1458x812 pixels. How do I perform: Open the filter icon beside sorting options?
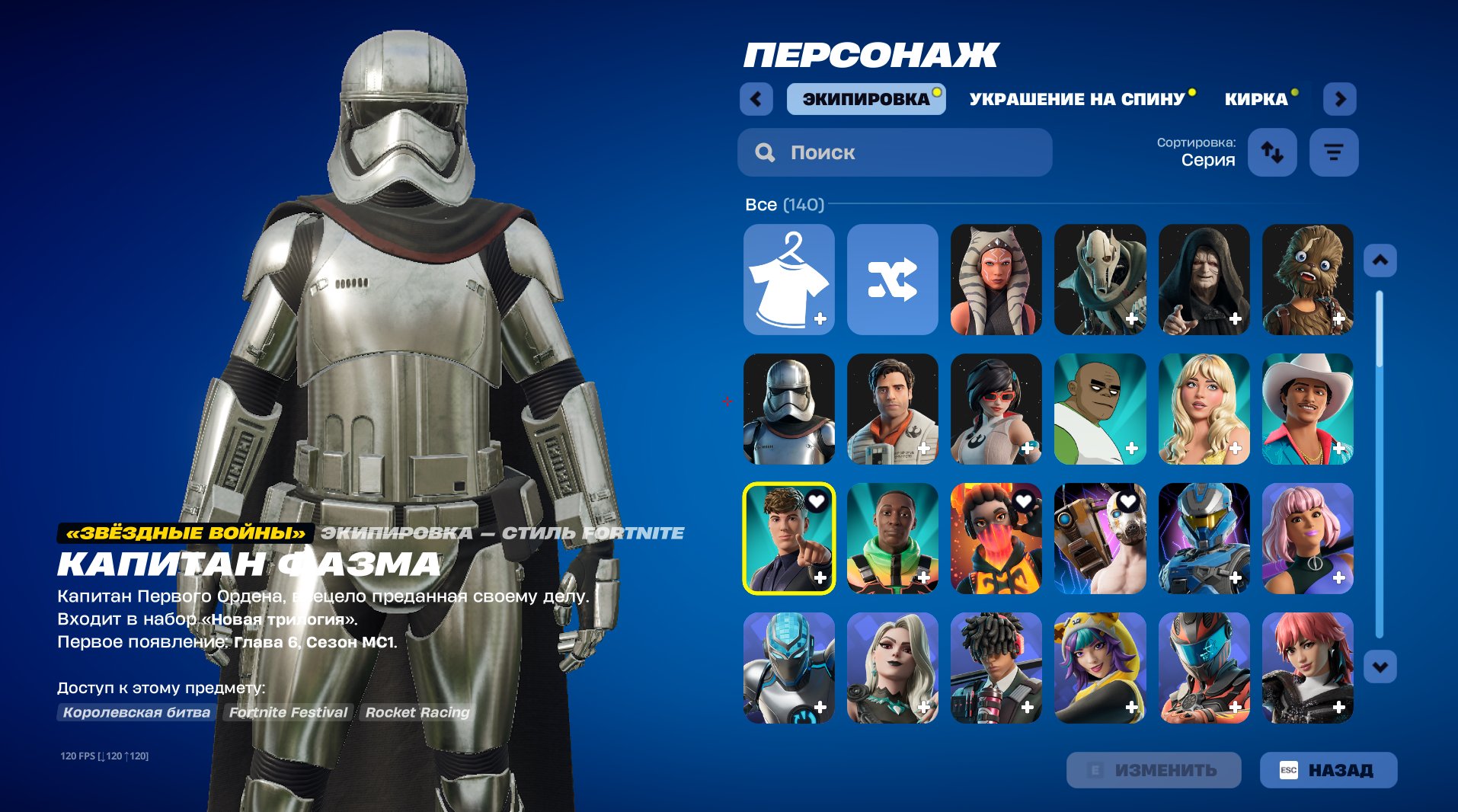coord(1333,152)
